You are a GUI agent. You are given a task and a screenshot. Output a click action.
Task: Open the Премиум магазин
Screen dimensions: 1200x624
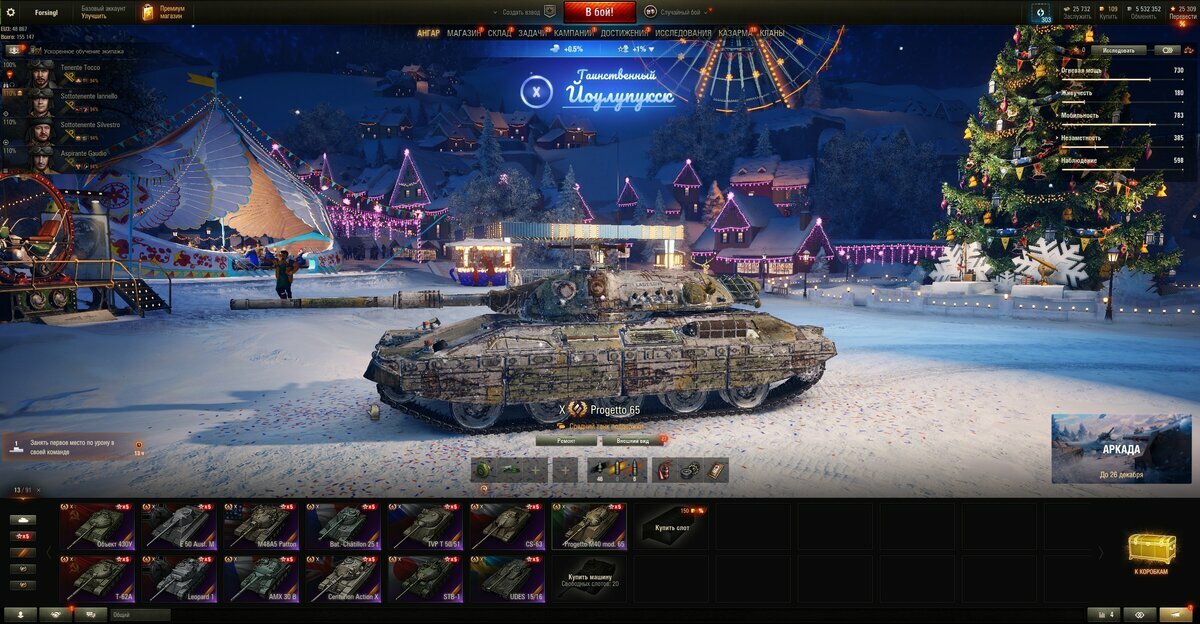163,12
